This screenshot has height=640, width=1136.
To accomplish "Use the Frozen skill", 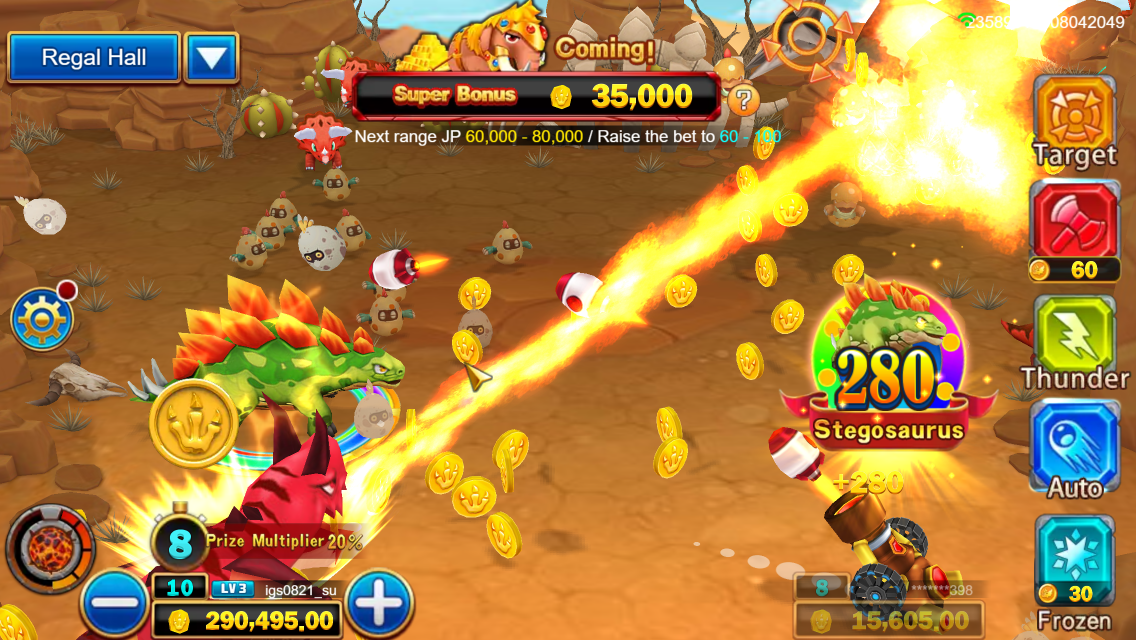I will [x=1074, y=556].
